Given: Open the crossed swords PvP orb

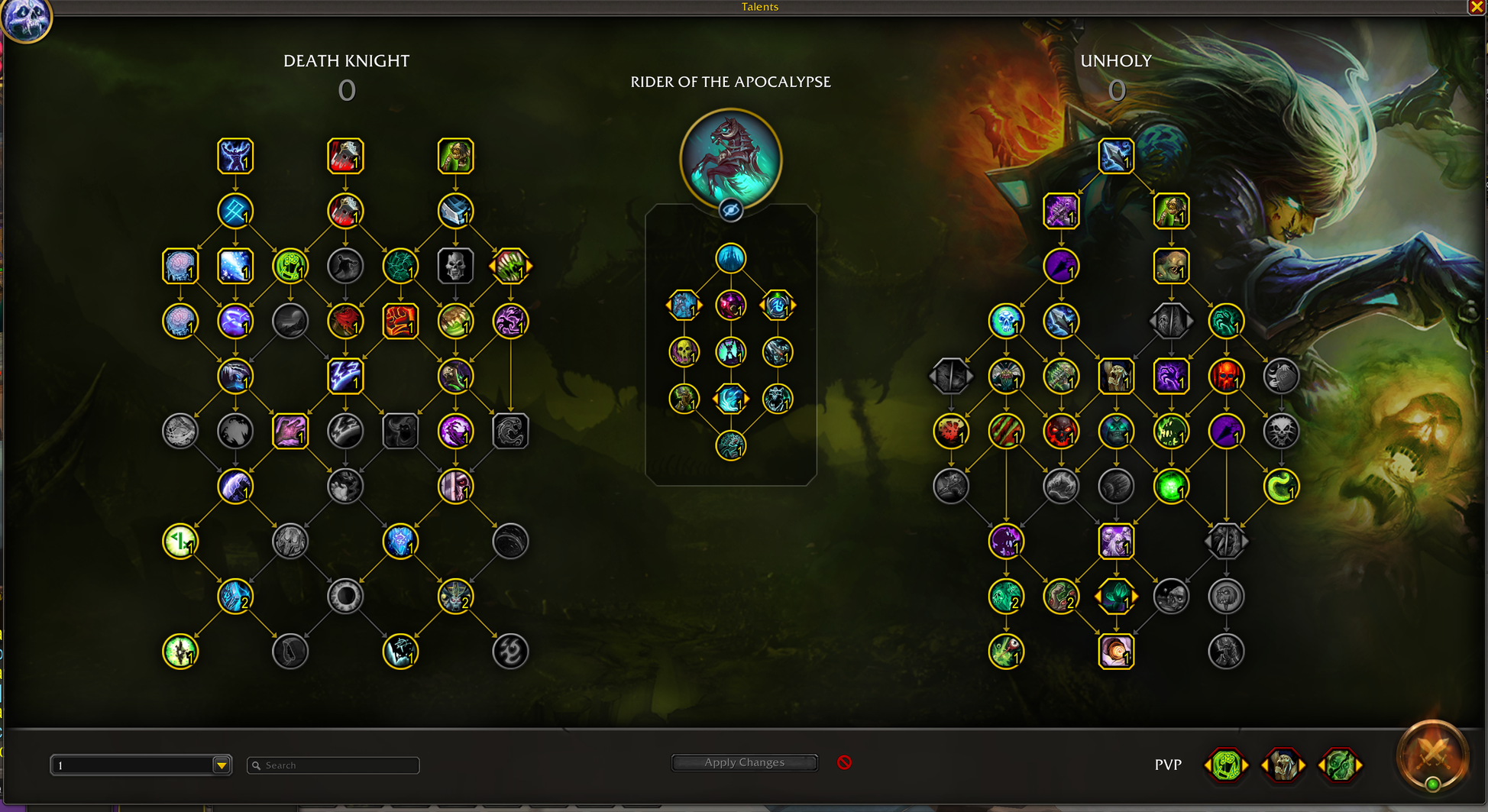Looking at the screenshot, I should (1433, 756).
